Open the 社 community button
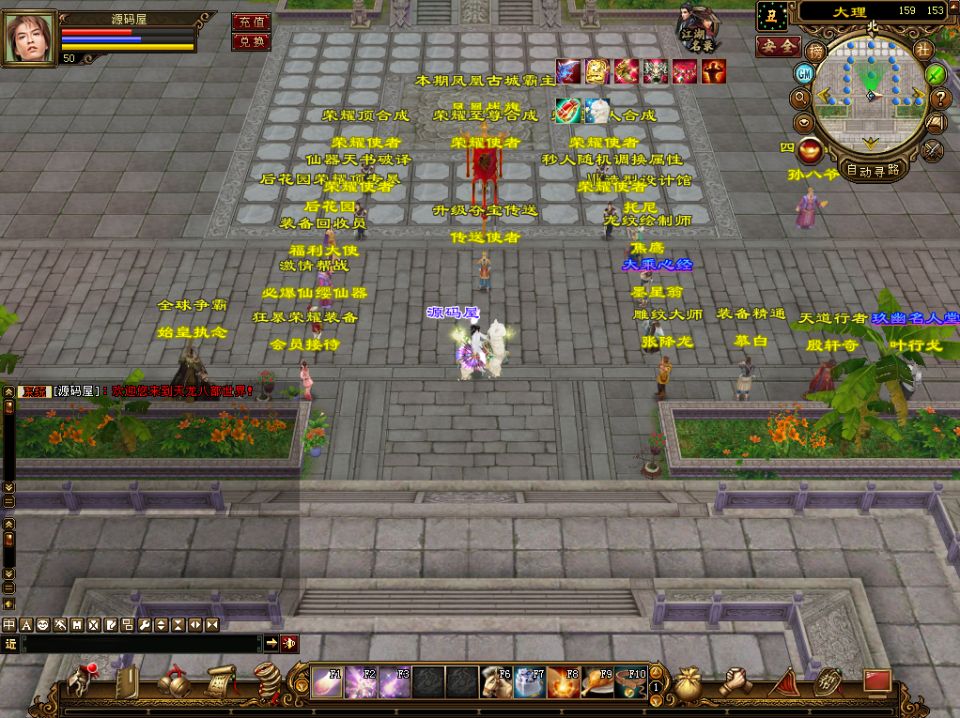This screenshot has width=960, height=718. 923,50
